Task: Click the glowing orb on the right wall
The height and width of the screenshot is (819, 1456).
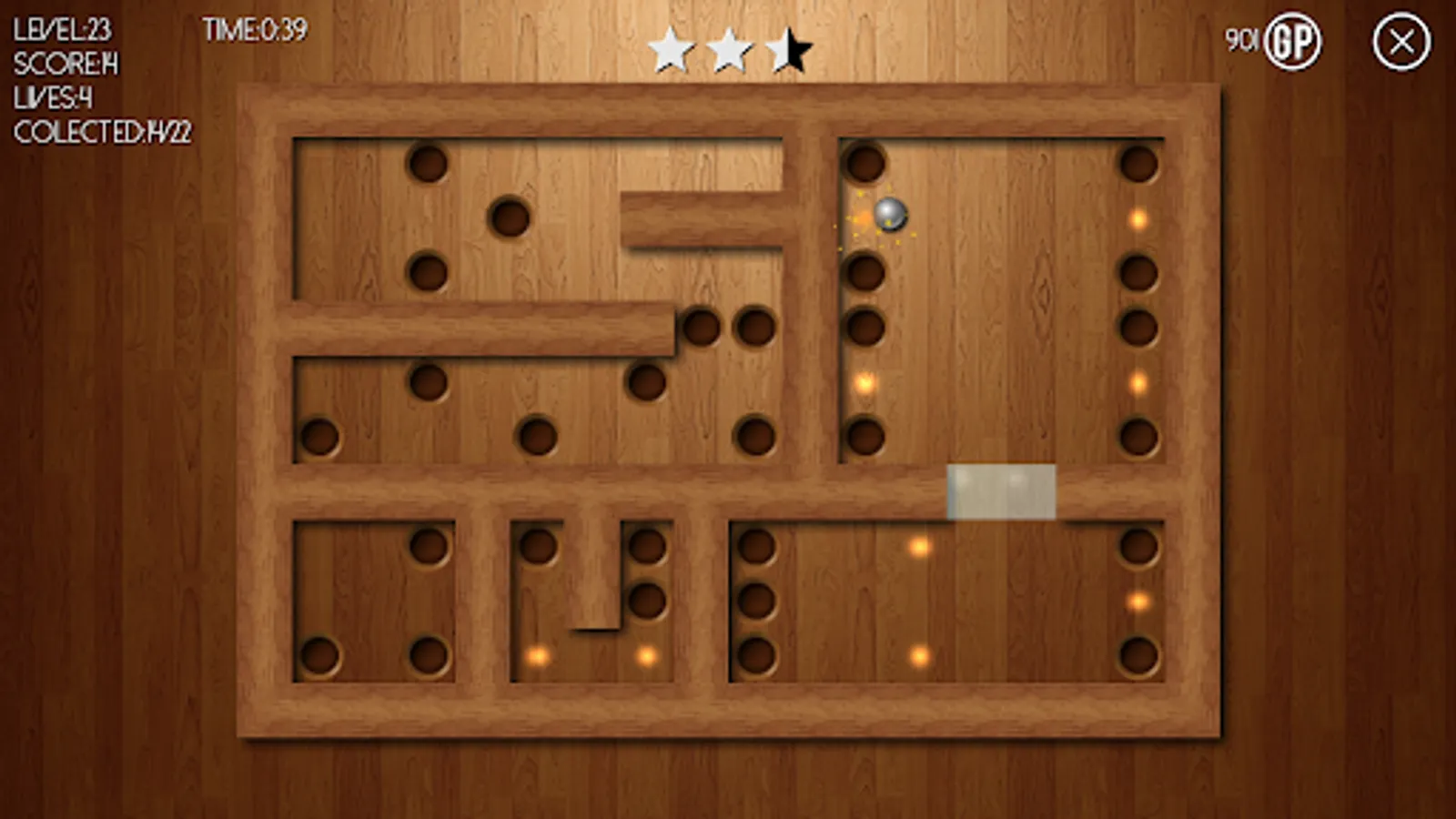Action: (1137, 219)
